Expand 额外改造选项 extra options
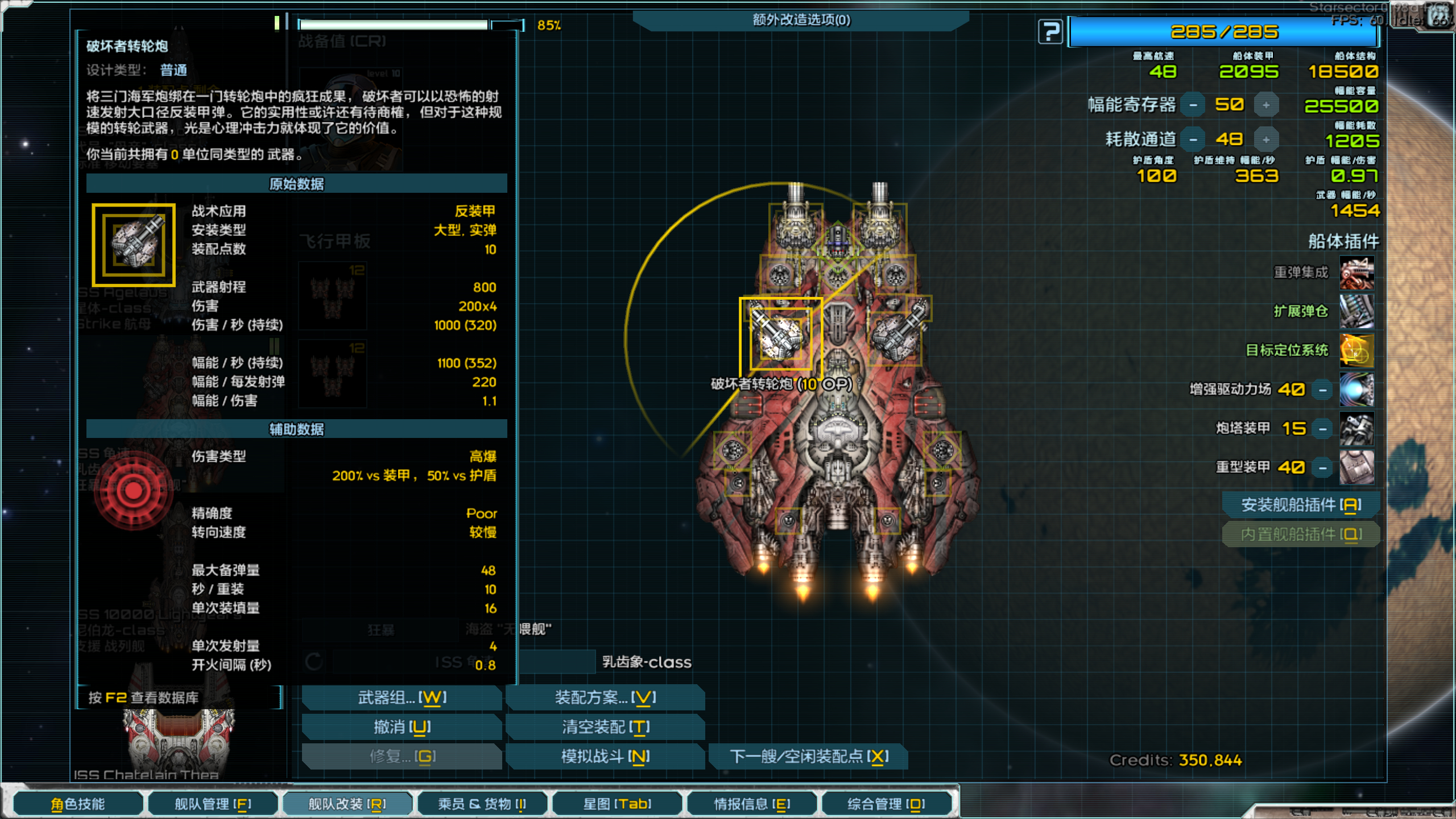This screenshot has width=1456, height=819. click(x=801, y=20)
